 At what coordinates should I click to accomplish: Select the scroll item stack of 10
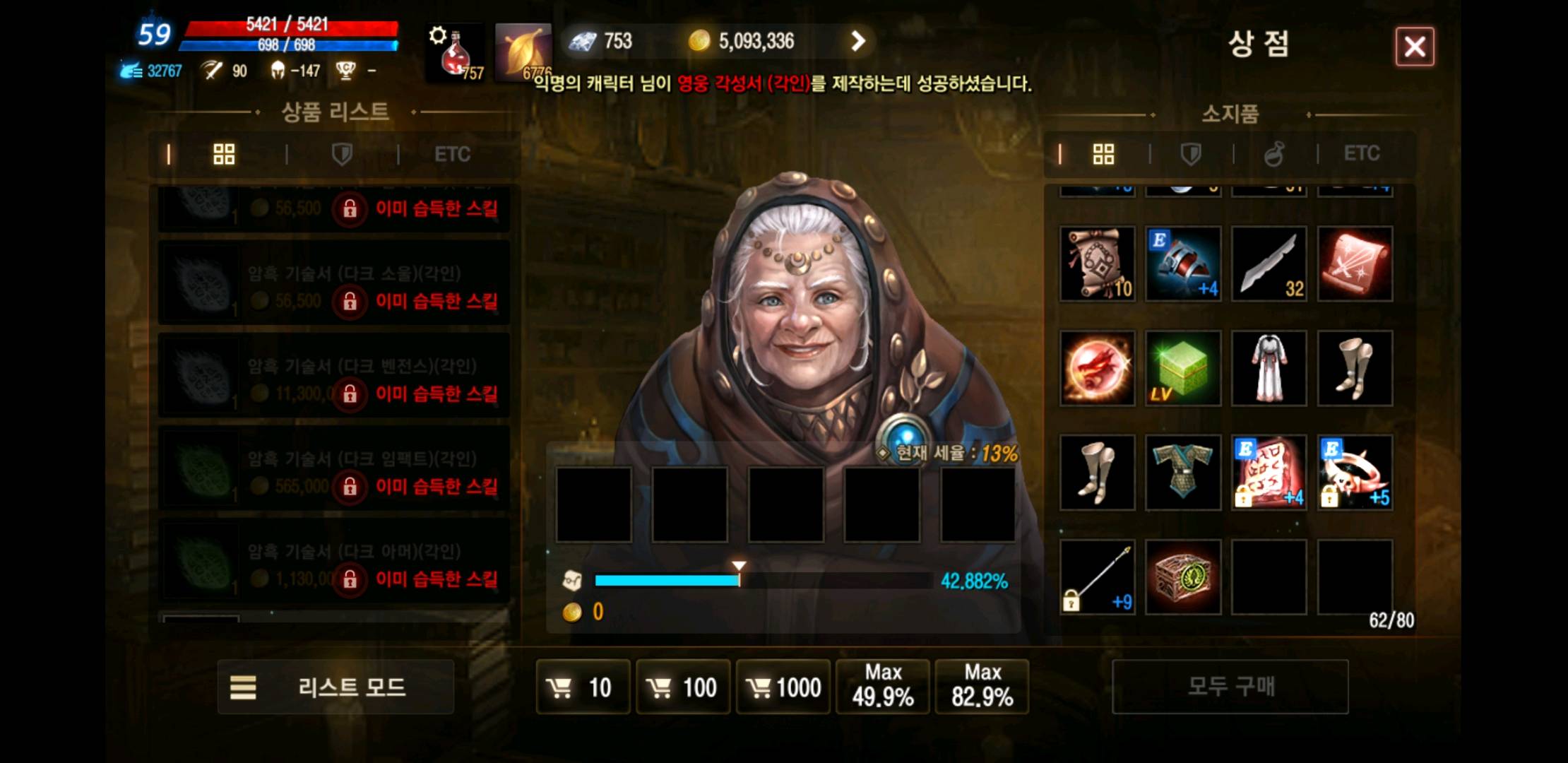click(x=1097, y=264)
